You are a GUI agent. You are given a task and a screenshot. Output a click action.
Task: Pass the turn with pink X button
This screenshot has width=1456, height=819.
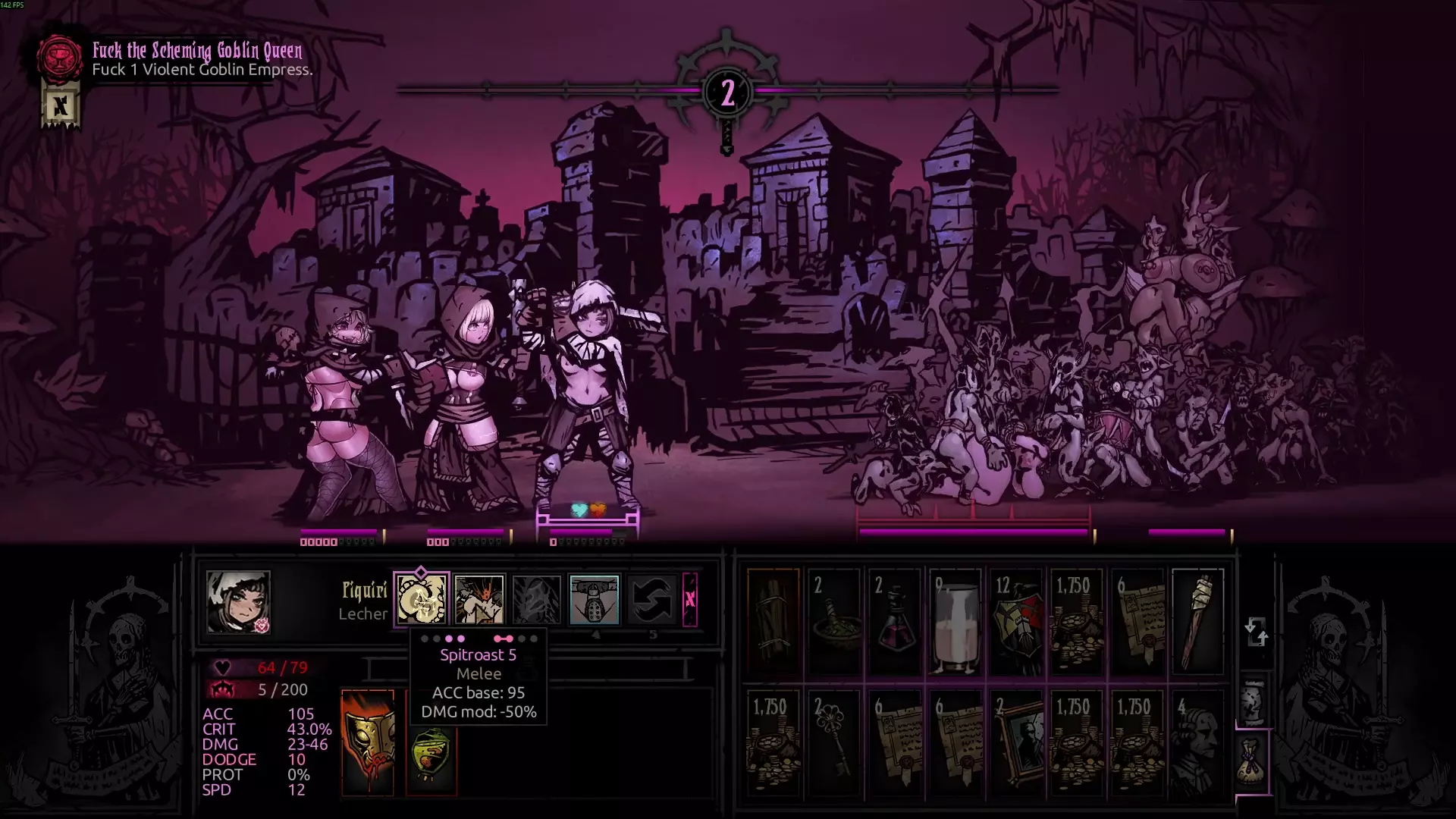coord(689,599)
